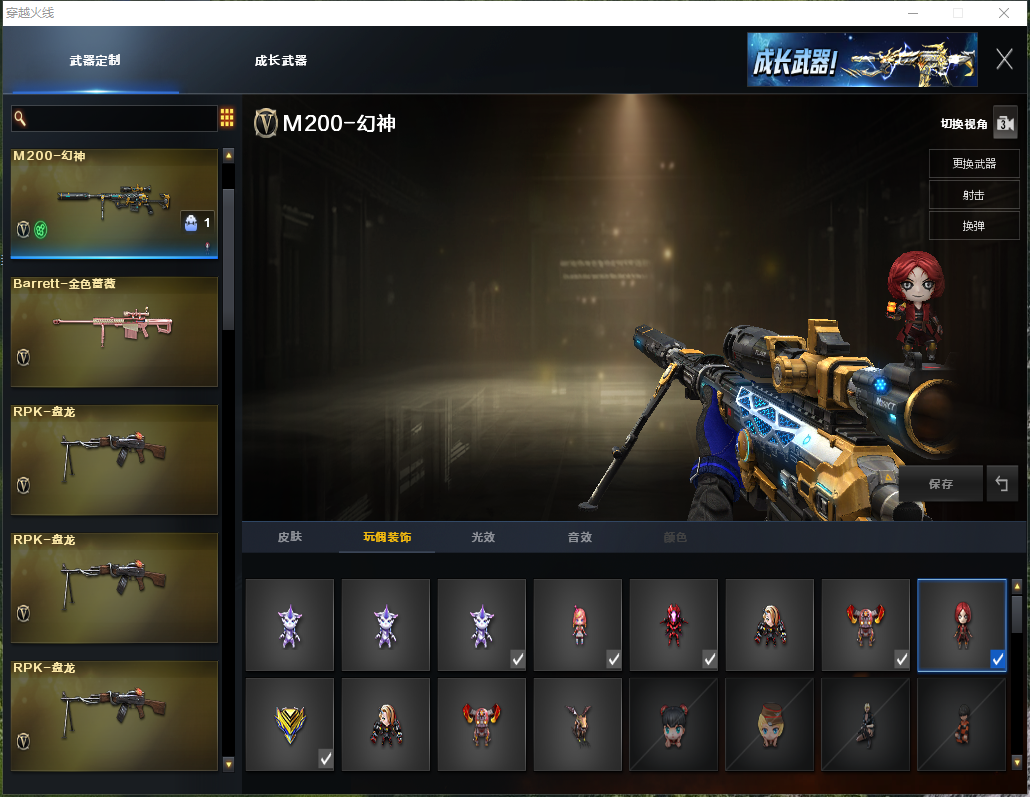The width and height of the screenshot is (1030, 797).
Task: Trigger the 换弹 reload preview
Action: (x=973, y=225)
